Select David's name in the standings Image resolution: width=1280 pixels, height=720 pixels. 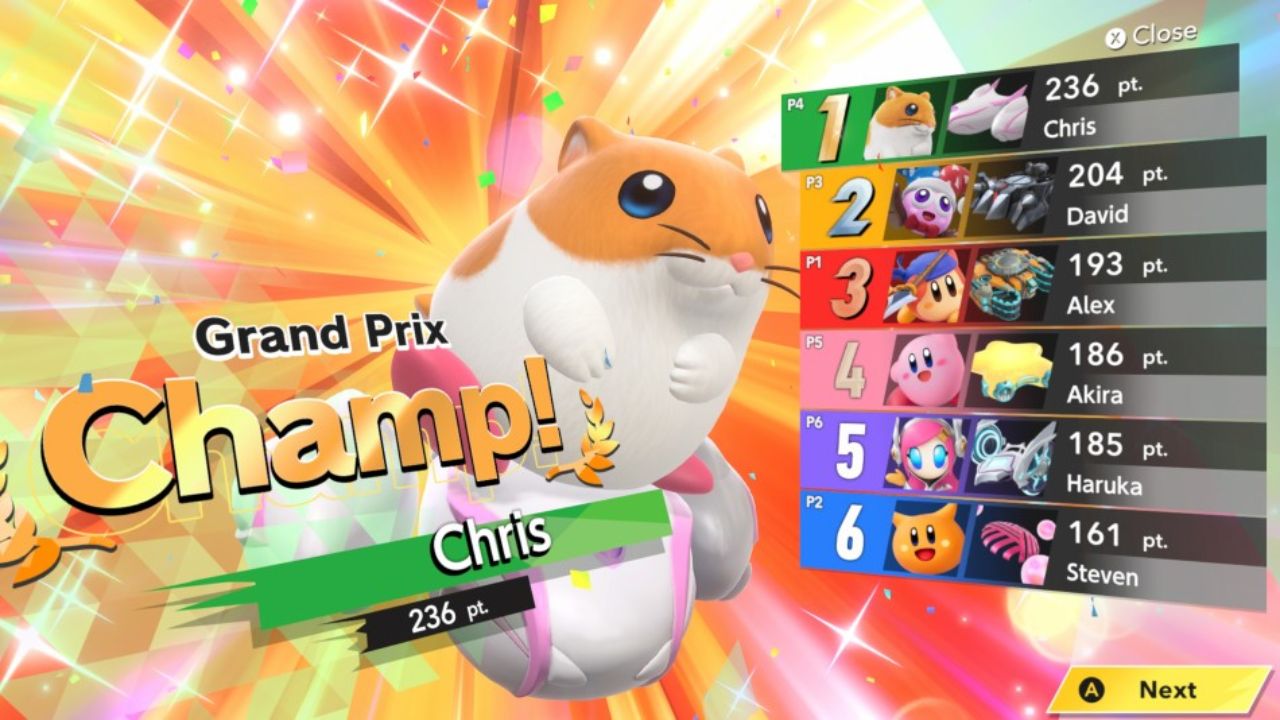[x=1100, y=214]
